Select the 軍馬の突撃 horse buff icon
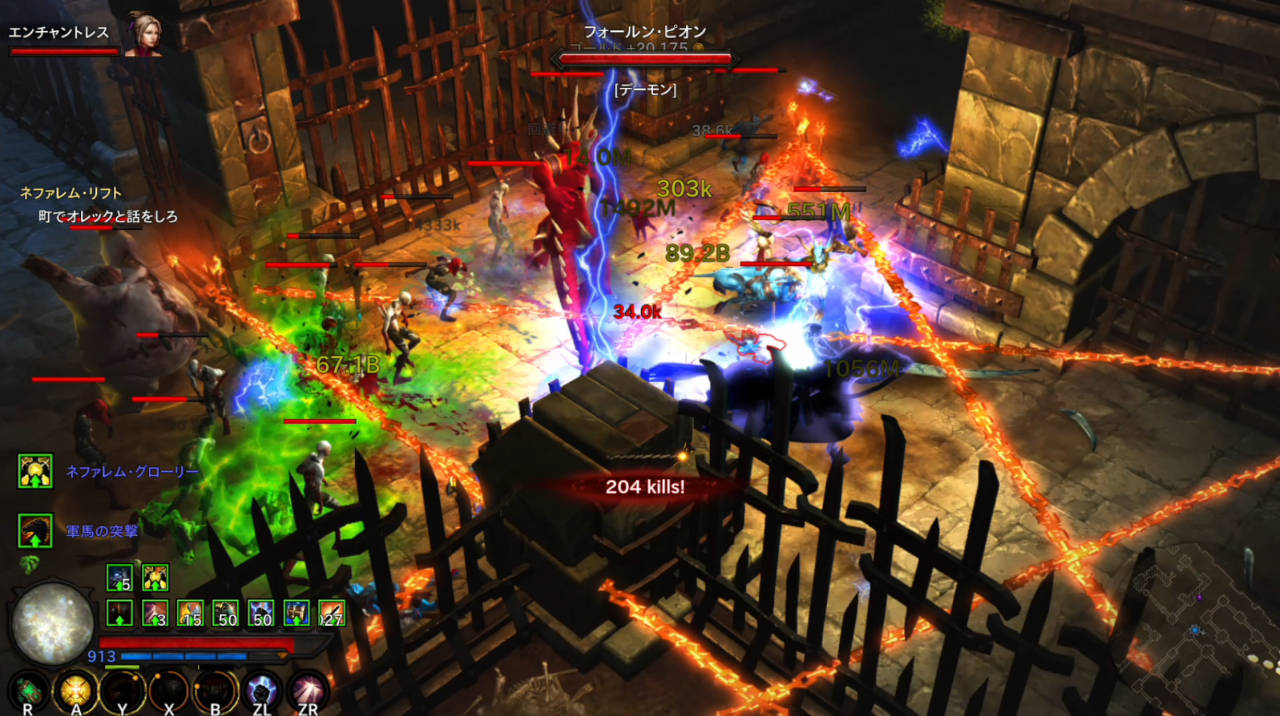The width and height of the screenshot is (1280, 716). coord(35,531)
